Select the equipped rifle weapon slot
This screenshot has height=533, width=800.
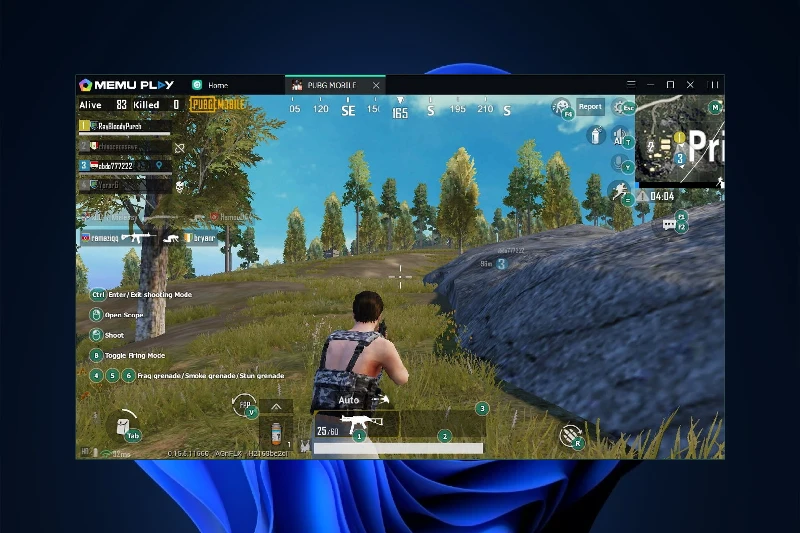[355, 425]
